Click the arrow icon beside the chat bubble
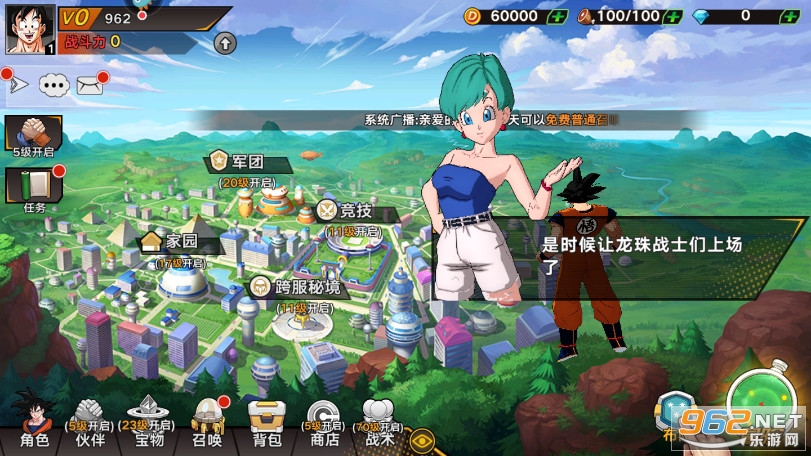 [x=17, y=84]
